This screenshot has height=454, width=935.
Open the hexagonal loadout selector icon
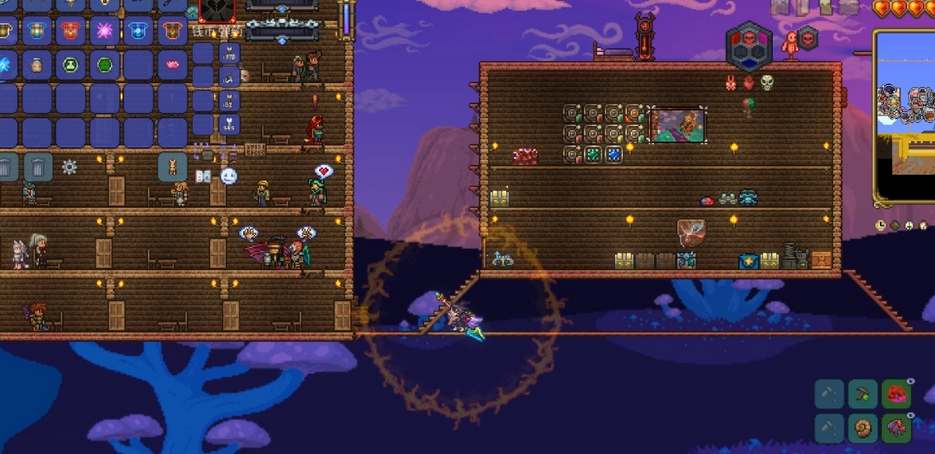[x=749, y=44]
